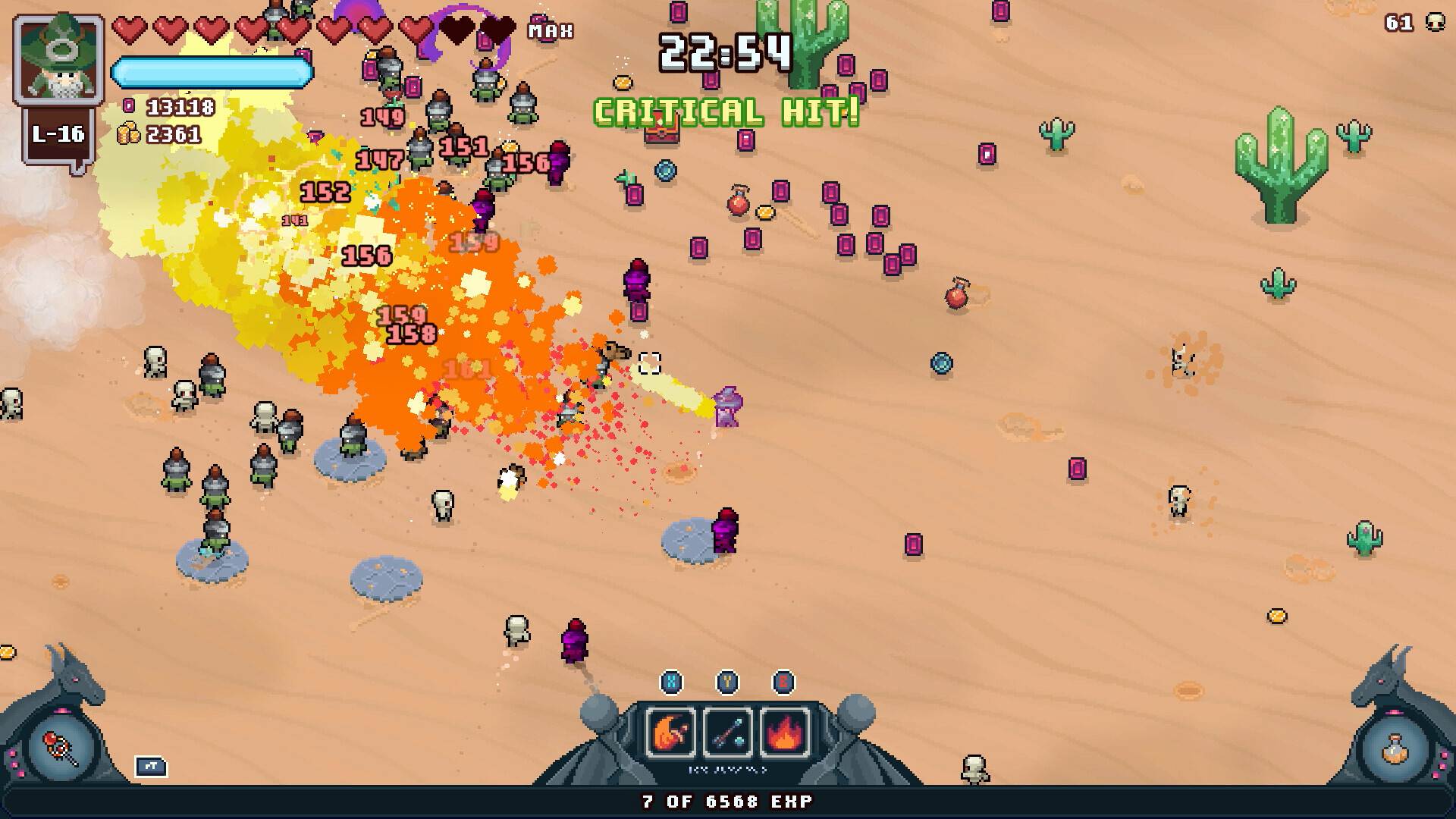The height and width of the screenshot is (819, 1456).
Task: Toggle the Y button prompt above the ability bar
Action: coord(725,682)
